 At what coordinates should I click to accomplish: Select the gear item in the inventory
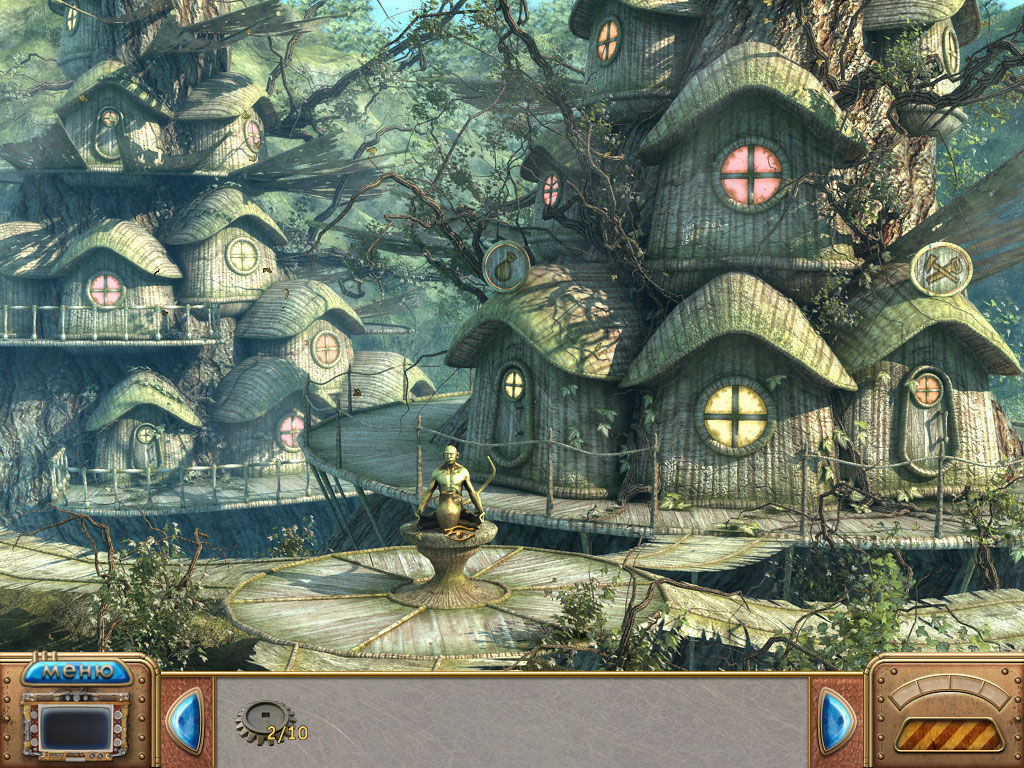(x=265, y=721)
